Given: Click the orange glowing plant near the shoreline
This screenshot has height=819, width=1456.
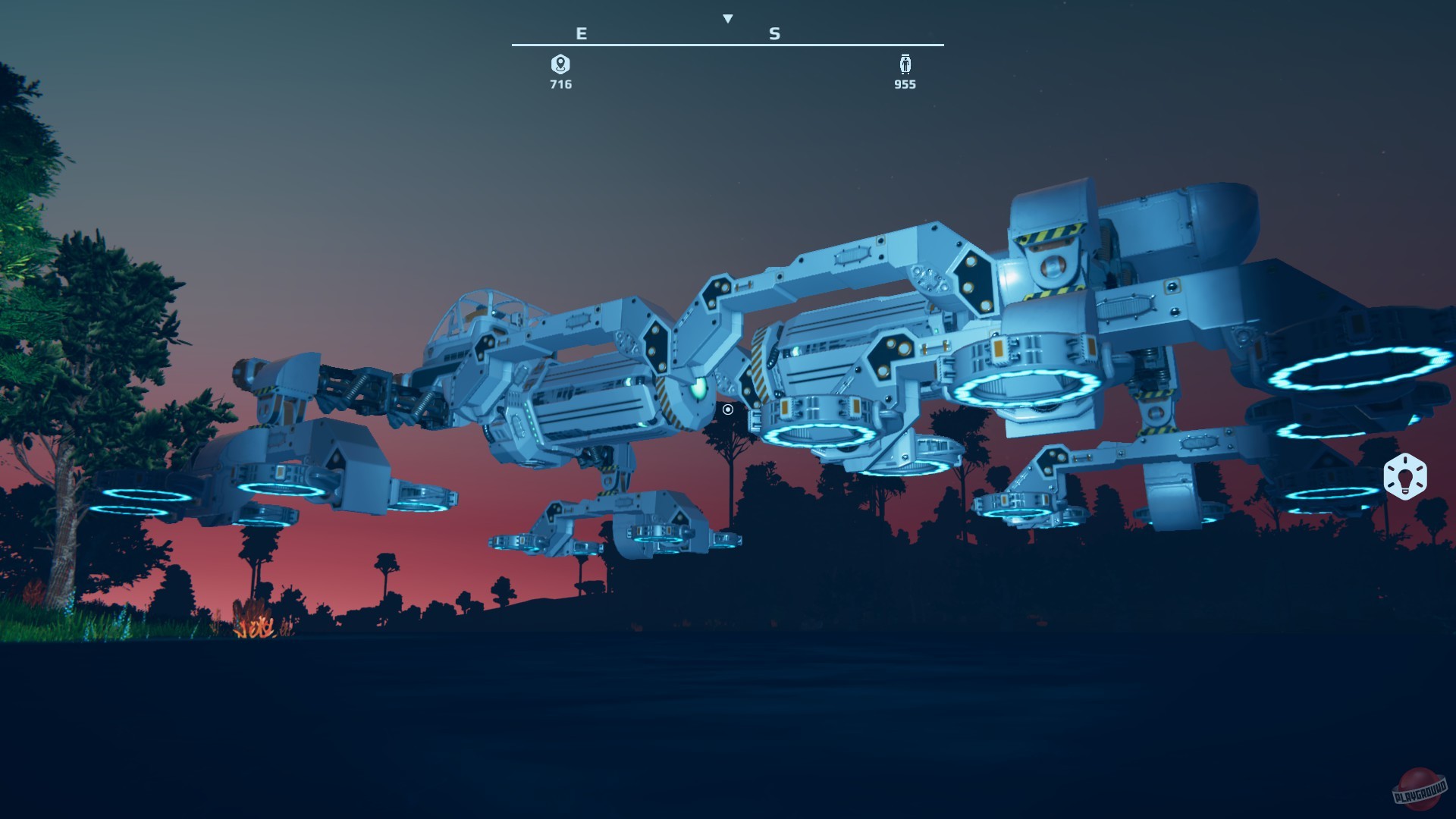Looking at the screenshot, I should [254, 629].
